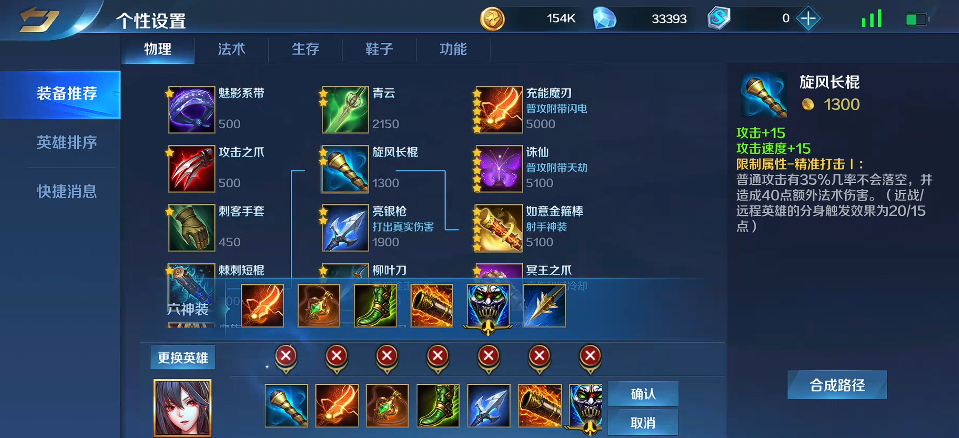Show the 功能 item tab
Viewport: 959px width, 438px height.
click(x=453, y=49)
